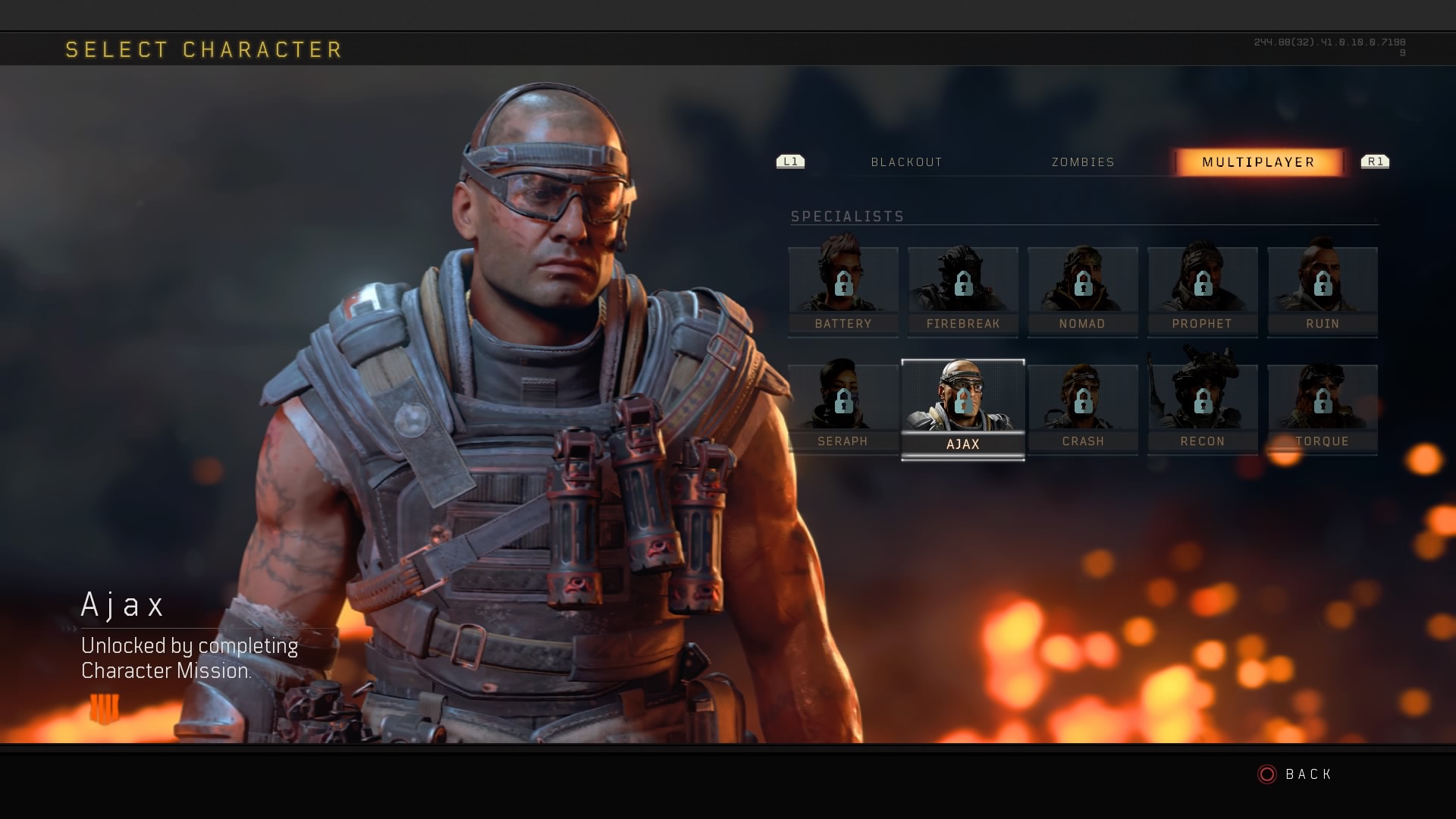
Task: Open the Zombies character tab
Action: coord(1083,162)
